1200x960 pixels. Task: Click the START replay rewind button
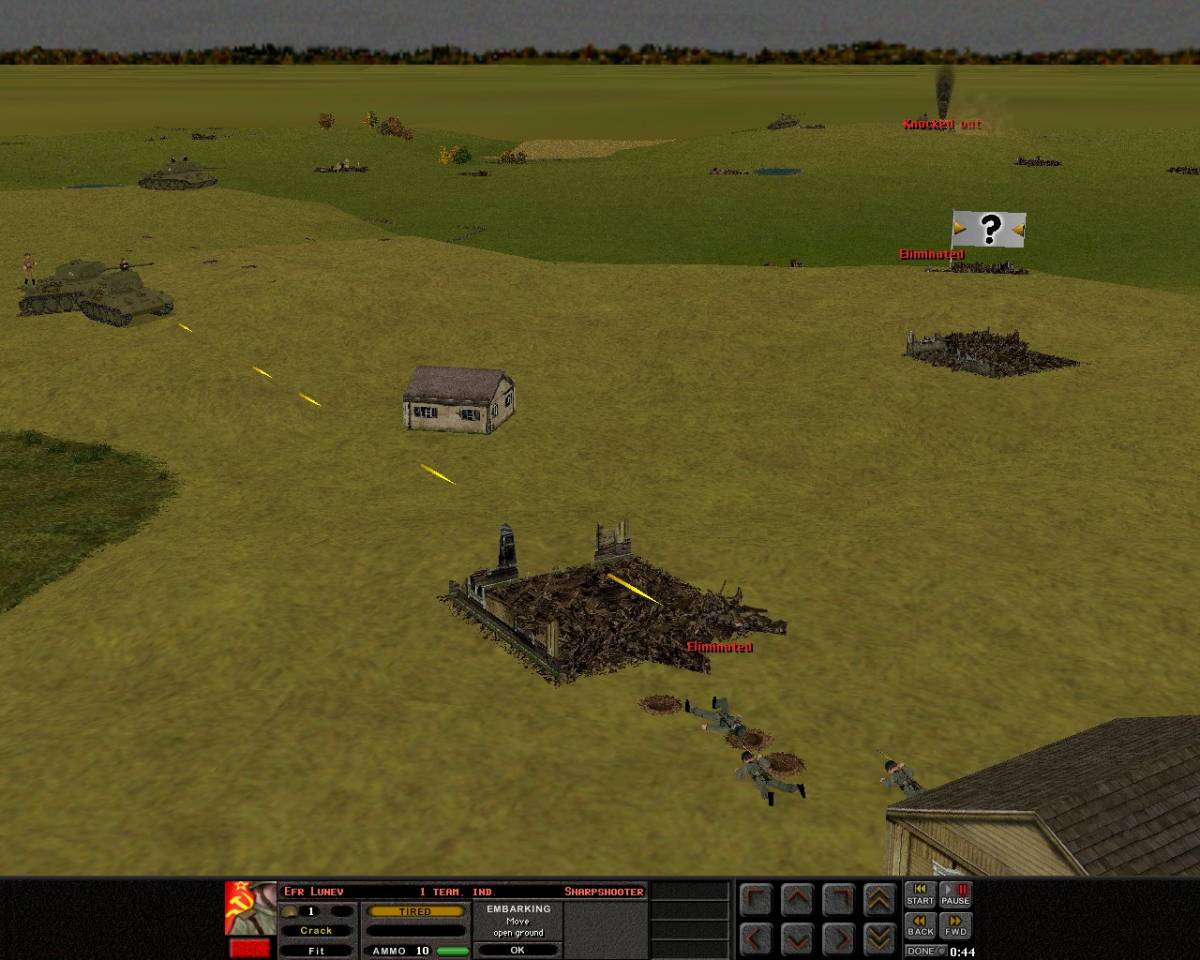(920, 893)
